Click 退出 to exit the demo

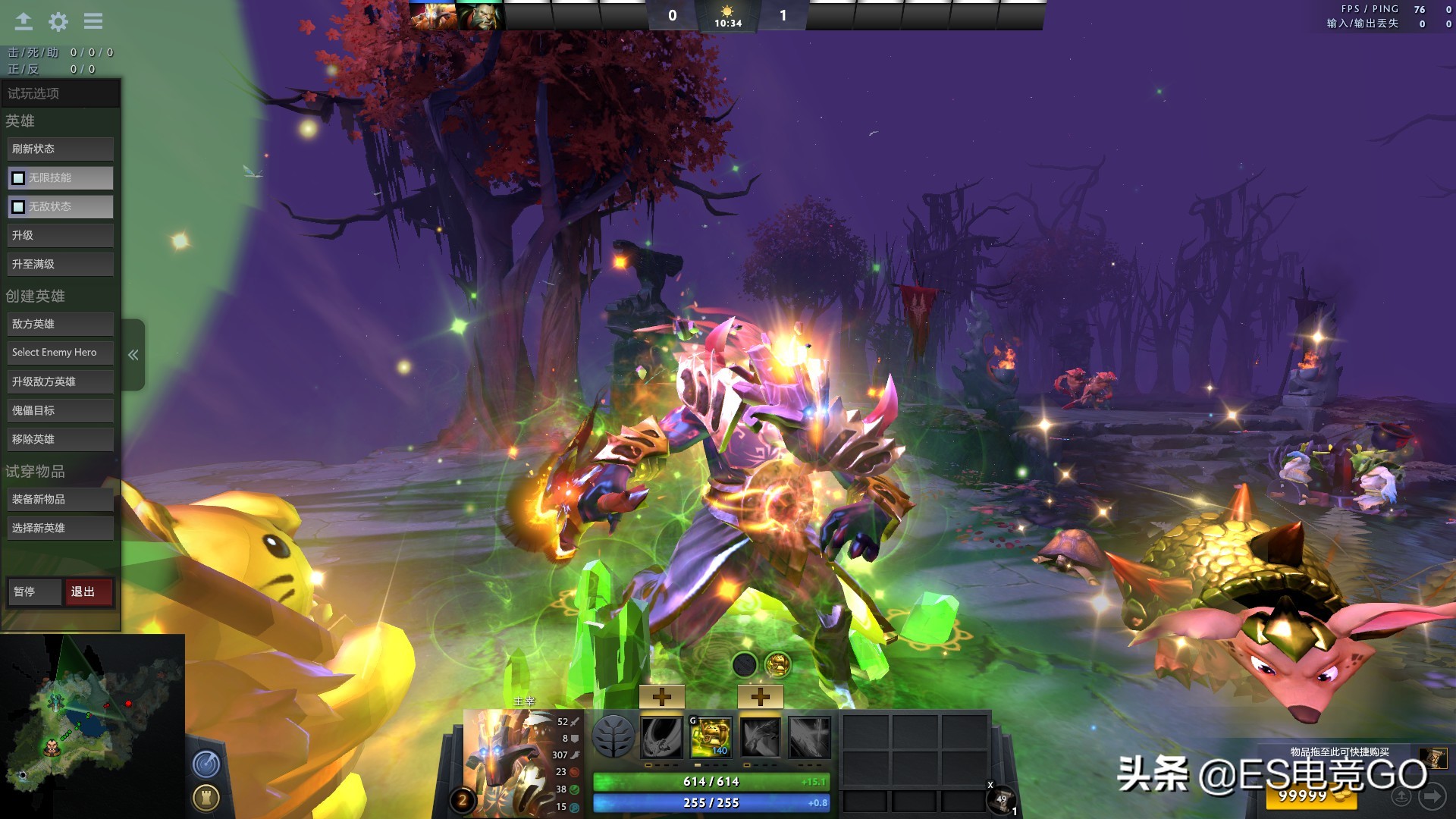coord(89,591)
